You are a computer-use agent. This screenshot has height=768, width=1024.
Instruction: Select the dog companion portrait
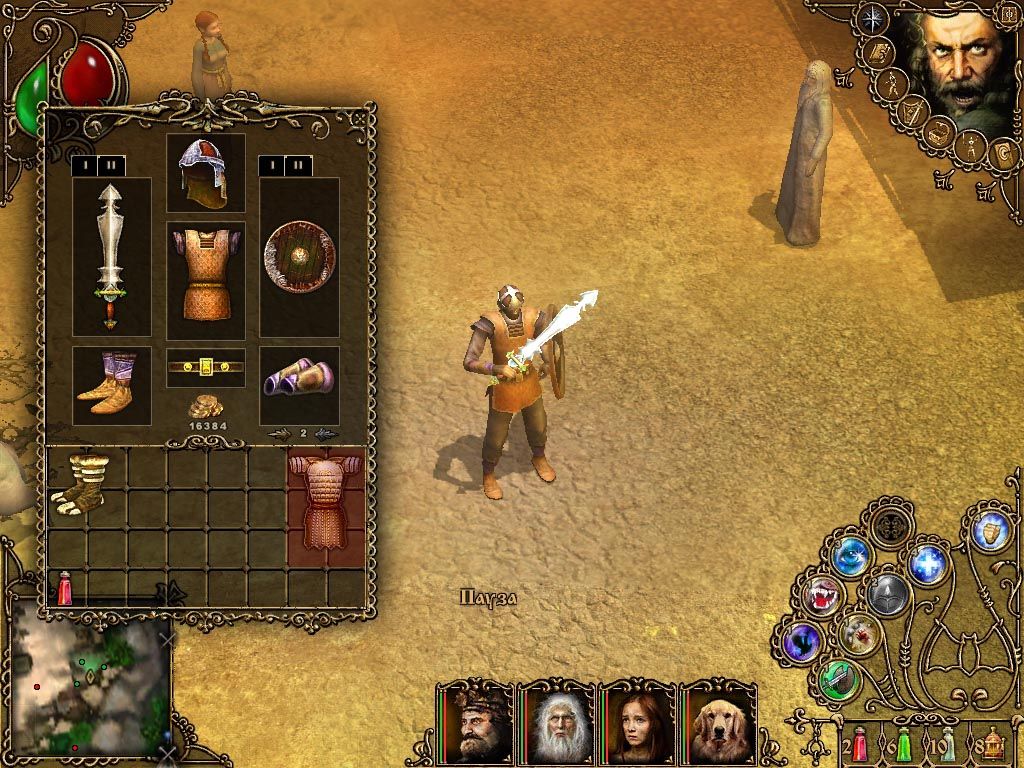tap(718, 722)
